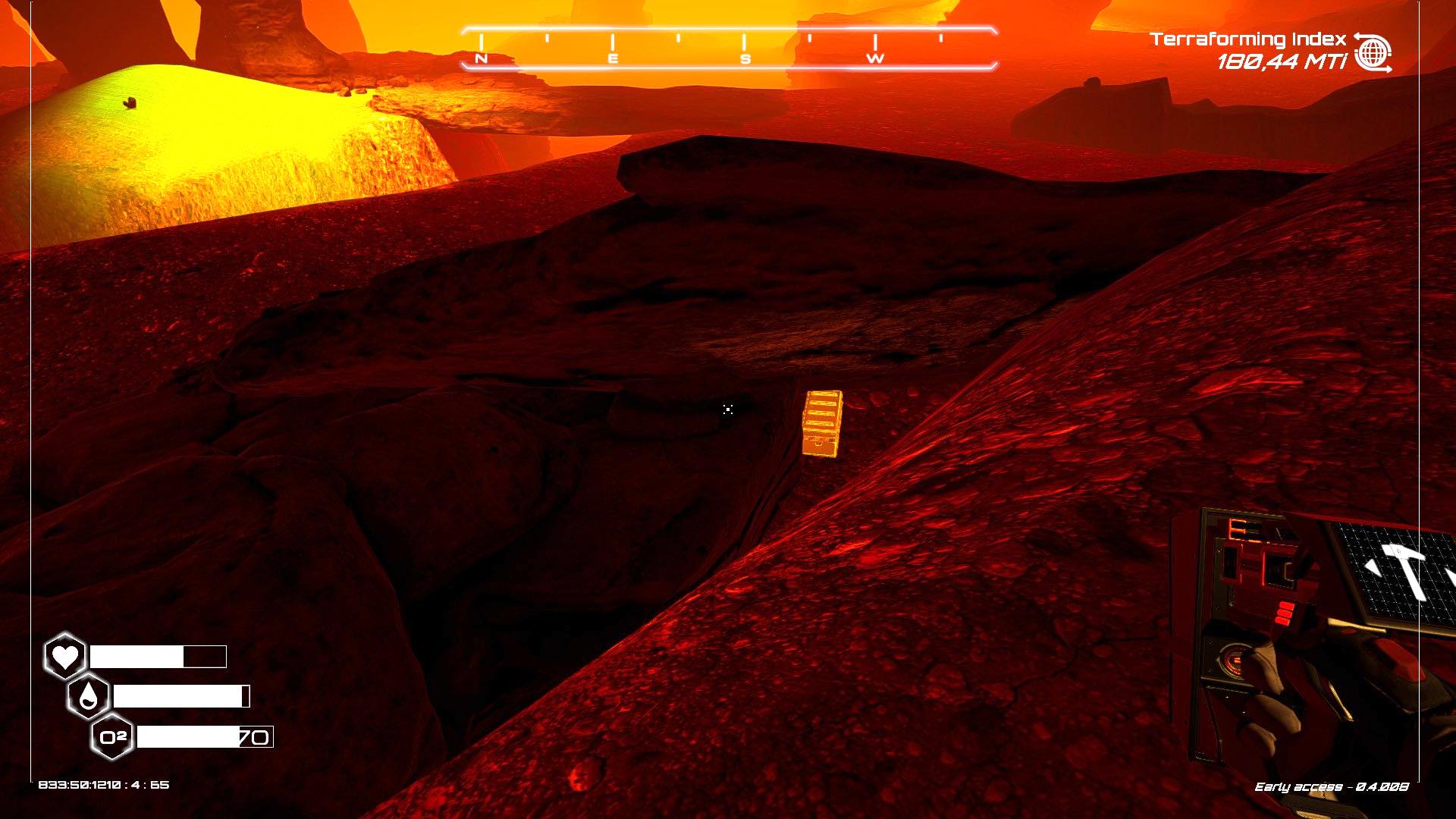Click the compass direction bar
The width and height of the screenshot is (1456, 819).
tap(728, 49)
